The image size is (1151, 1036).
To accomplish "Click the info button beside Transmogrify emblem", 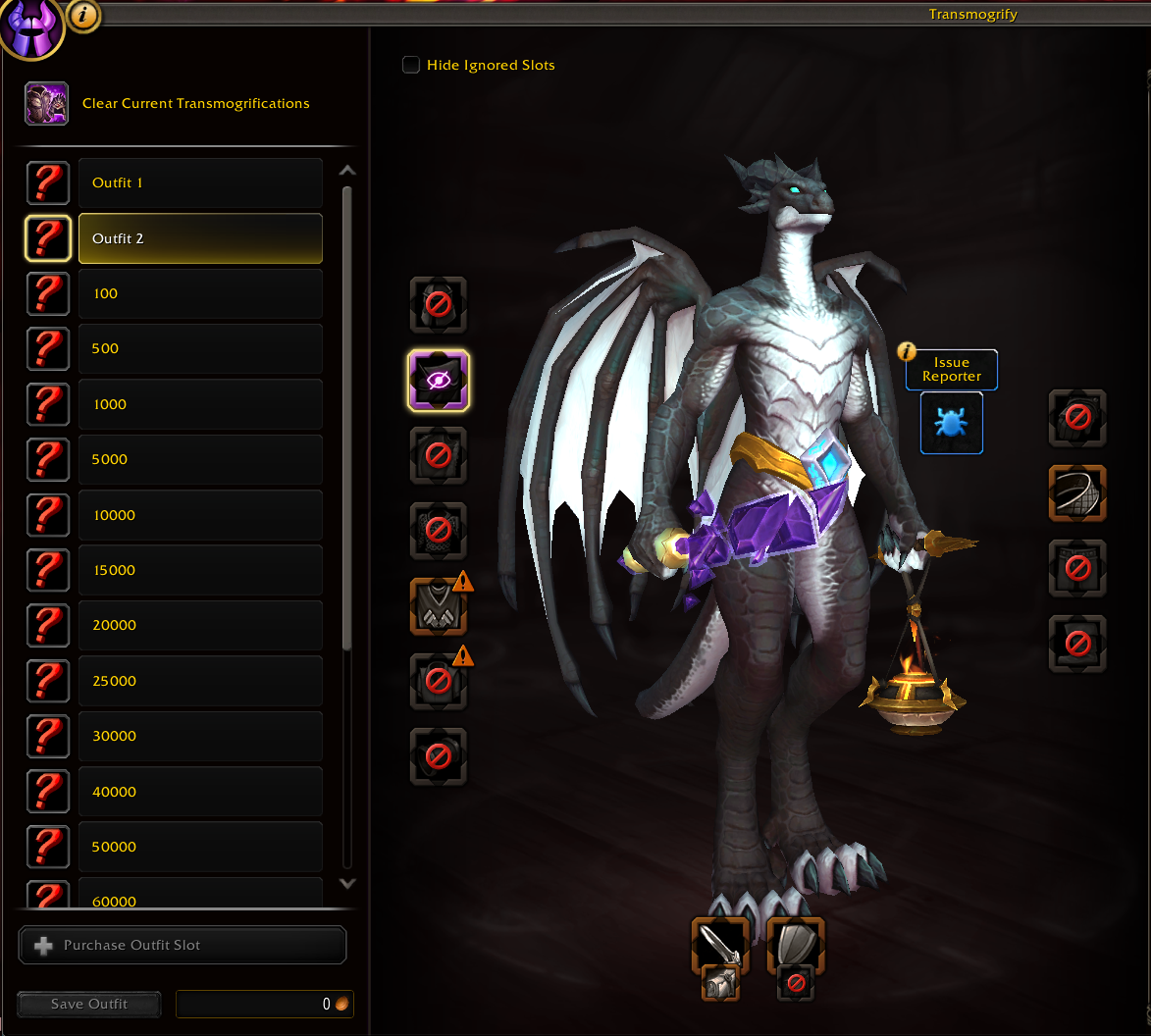I will [85, 15].
